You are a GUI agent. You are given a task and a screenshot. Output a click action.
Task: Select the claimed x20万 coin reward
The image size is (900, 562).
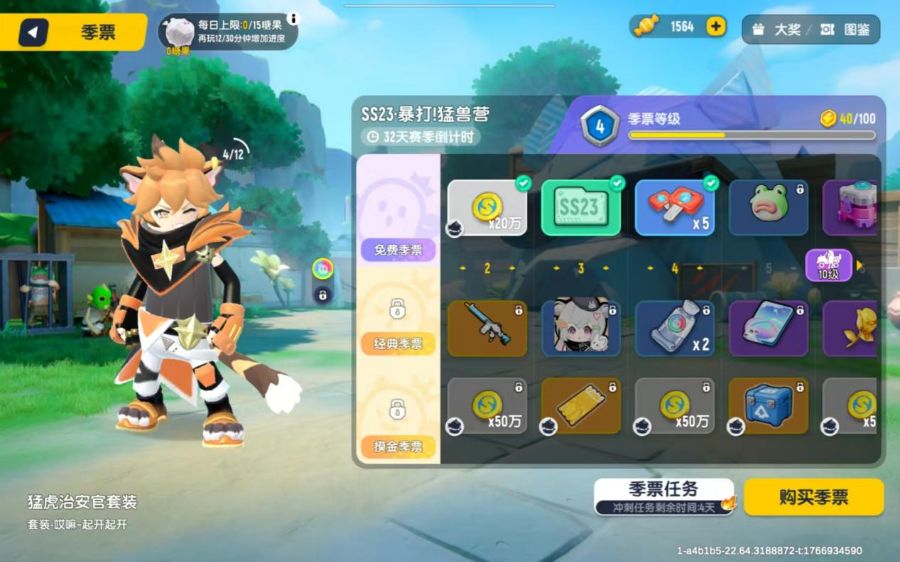(487, 208)
